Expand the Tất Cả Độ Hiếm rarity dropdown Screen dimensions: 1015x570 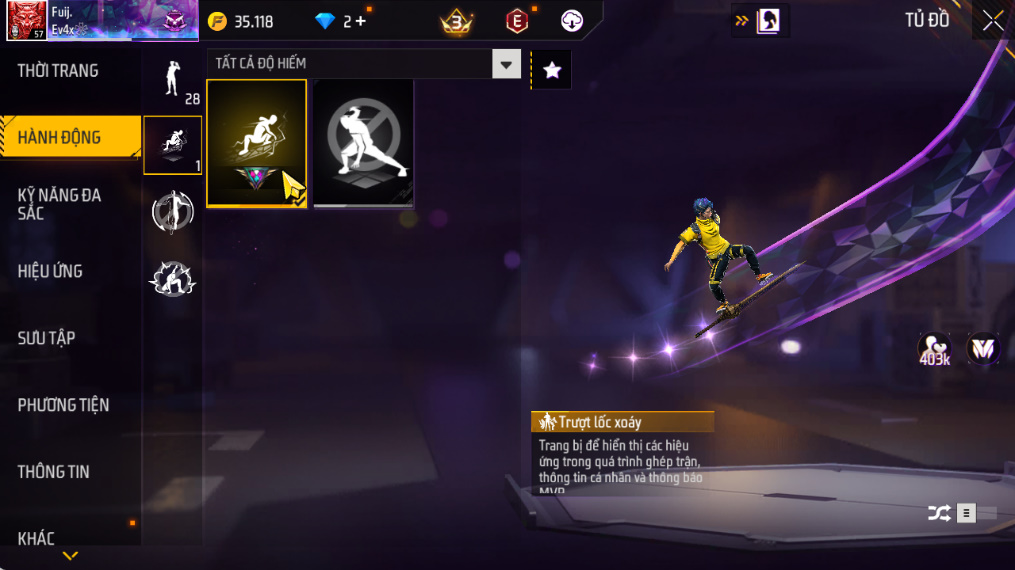point(506,64)
